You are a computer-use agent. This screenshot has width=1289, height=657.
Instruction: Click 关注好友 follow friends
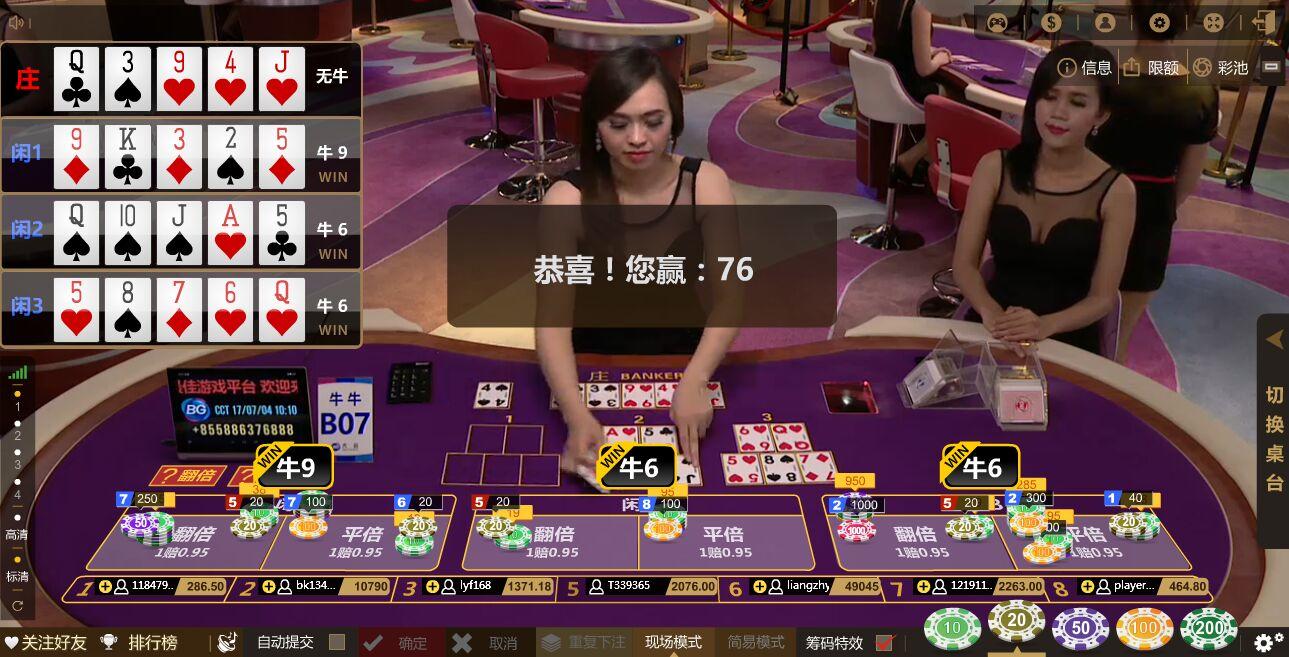click(45, 642)
